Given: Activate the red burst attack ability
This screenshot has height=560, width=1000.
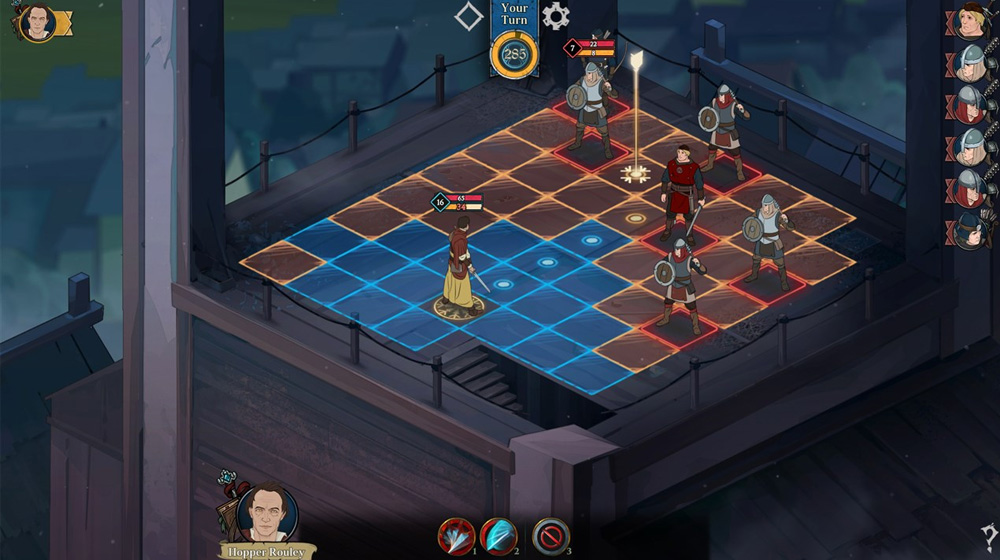Looking at the screenshot, I should (455, 537).
